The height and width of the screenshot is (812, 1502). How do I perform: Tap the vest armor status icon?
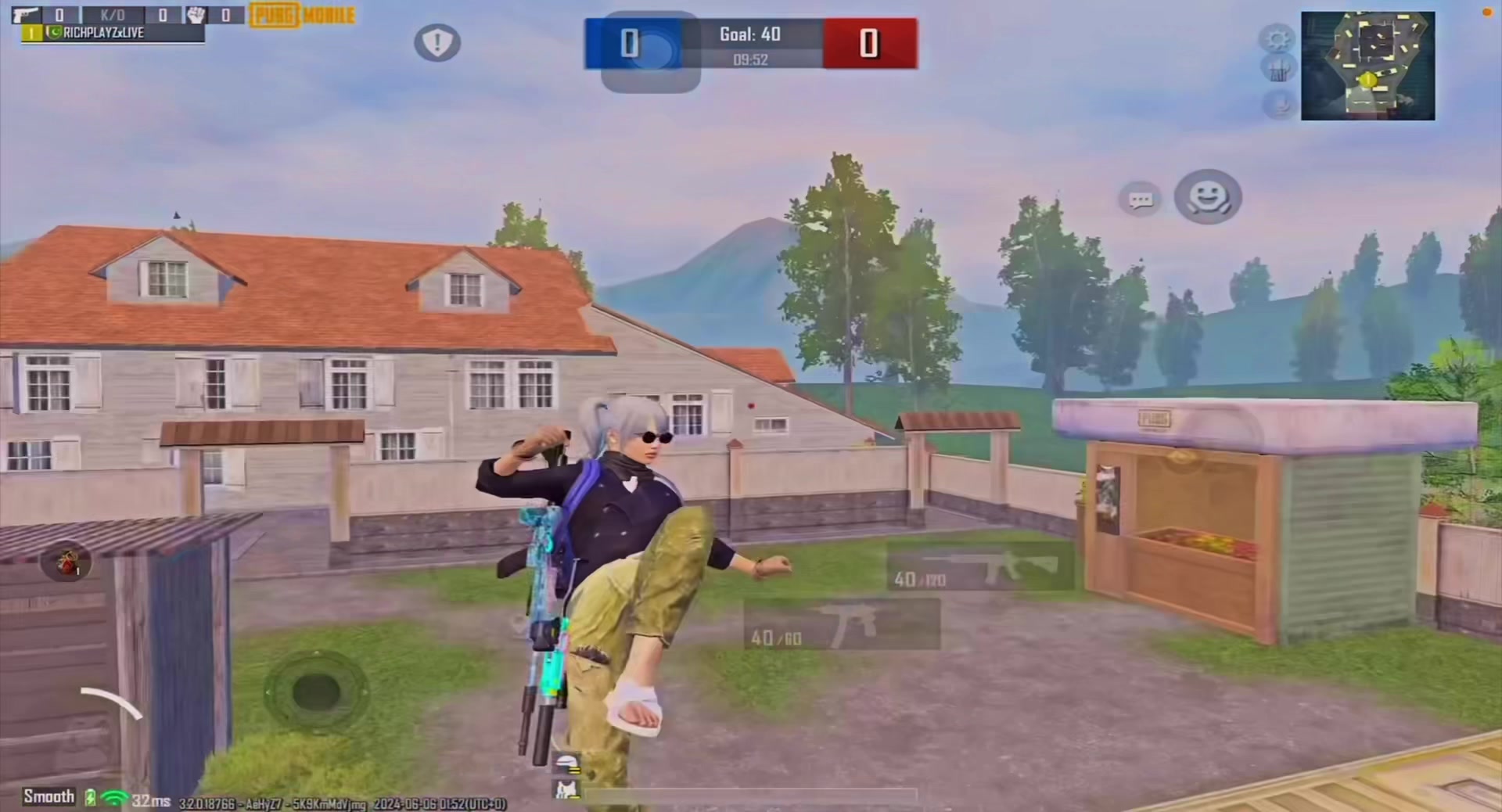coord(566,789)
